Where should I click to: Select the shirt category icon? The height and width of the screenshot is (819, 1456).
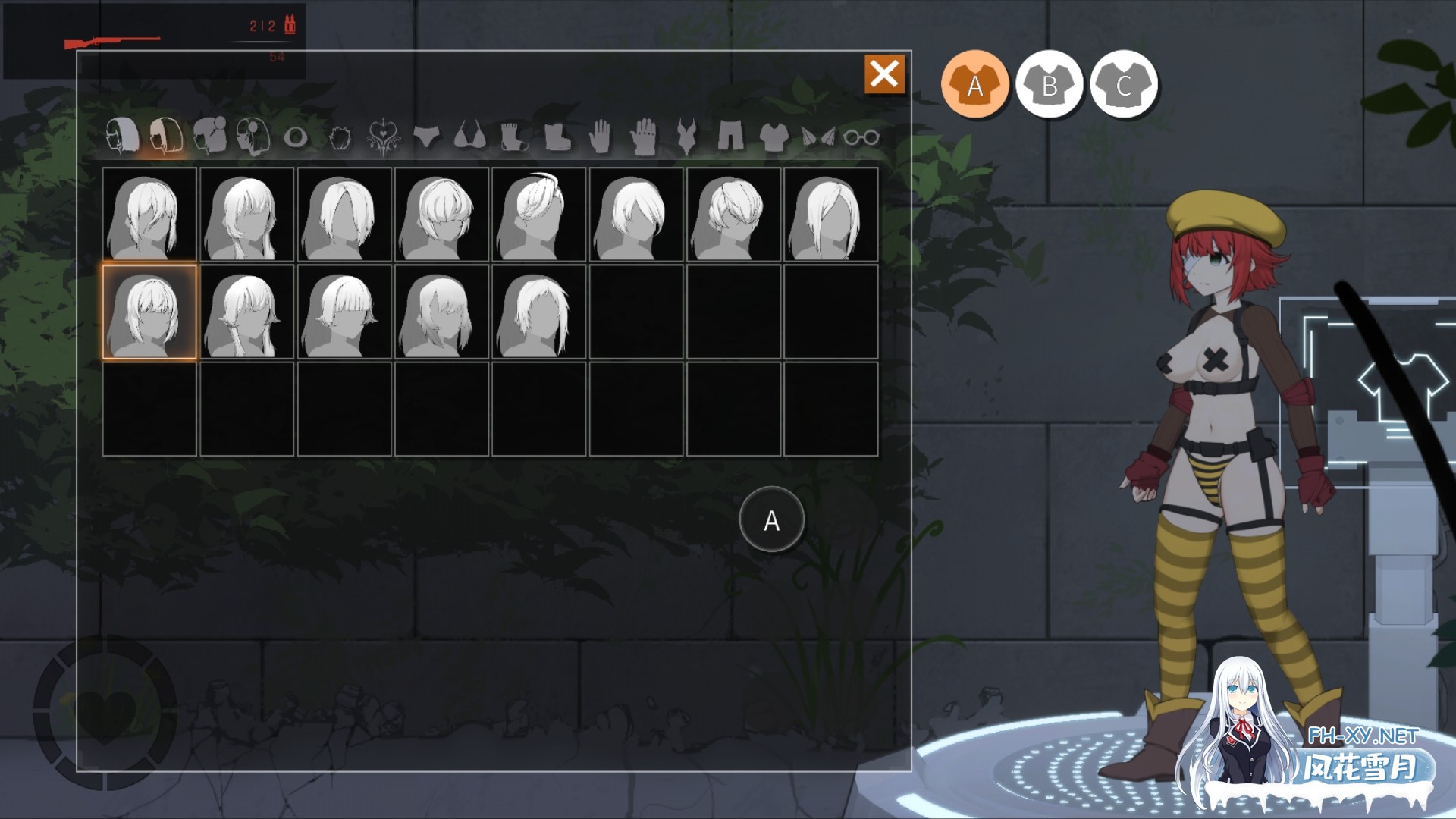772,138
